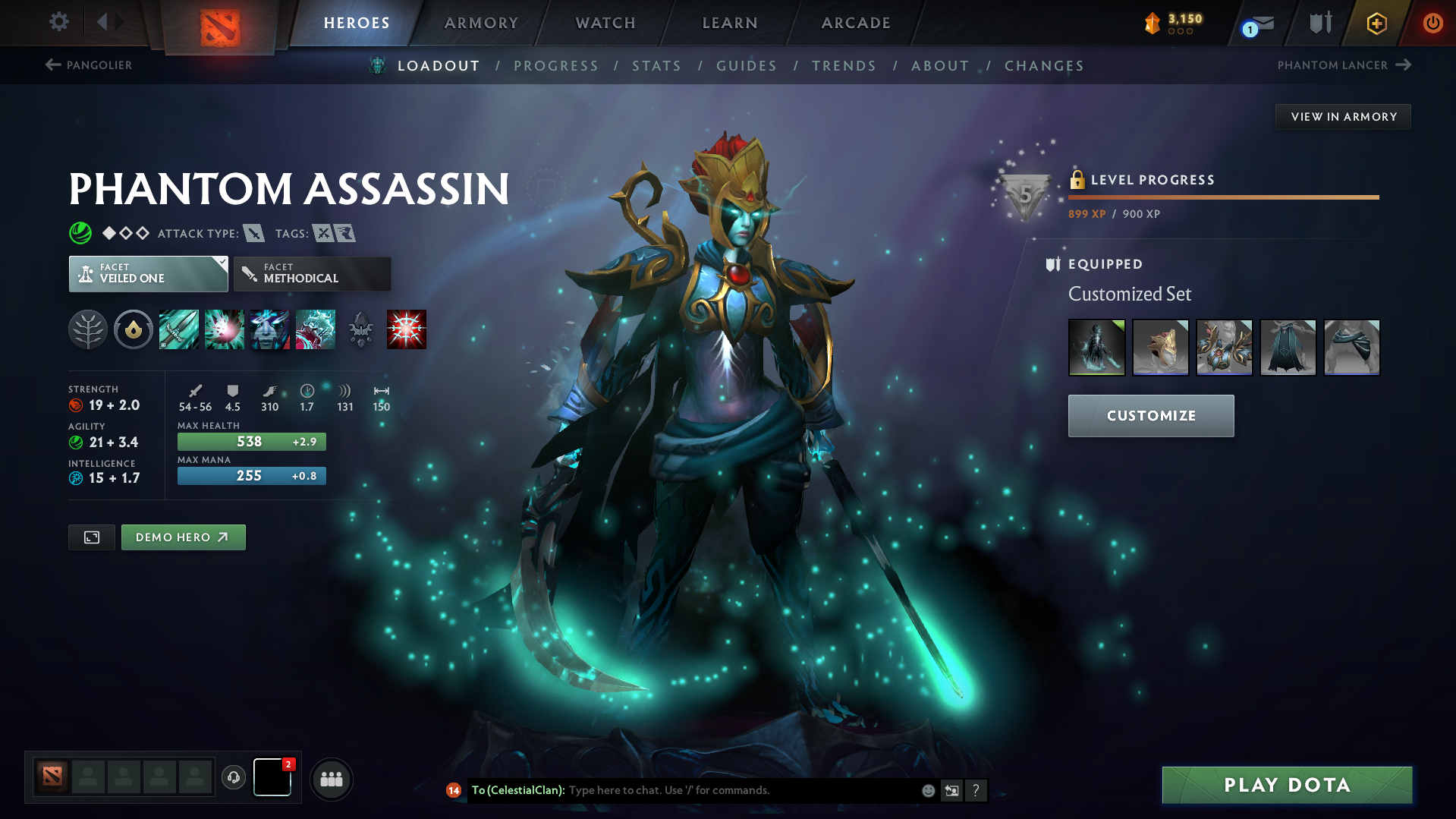The image size is (1456, 819).
Task: Click the Demo Hero button
Action: pos(183,537)
